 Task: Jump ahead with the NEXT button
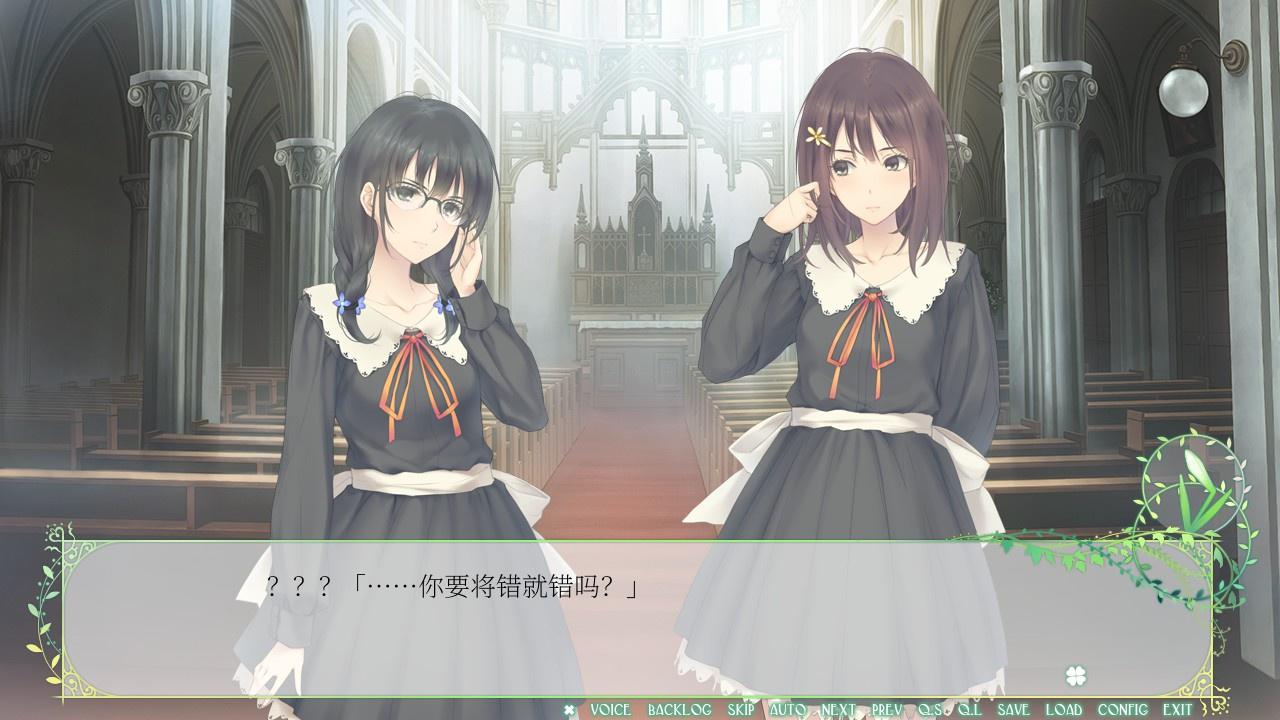point(838,710)
